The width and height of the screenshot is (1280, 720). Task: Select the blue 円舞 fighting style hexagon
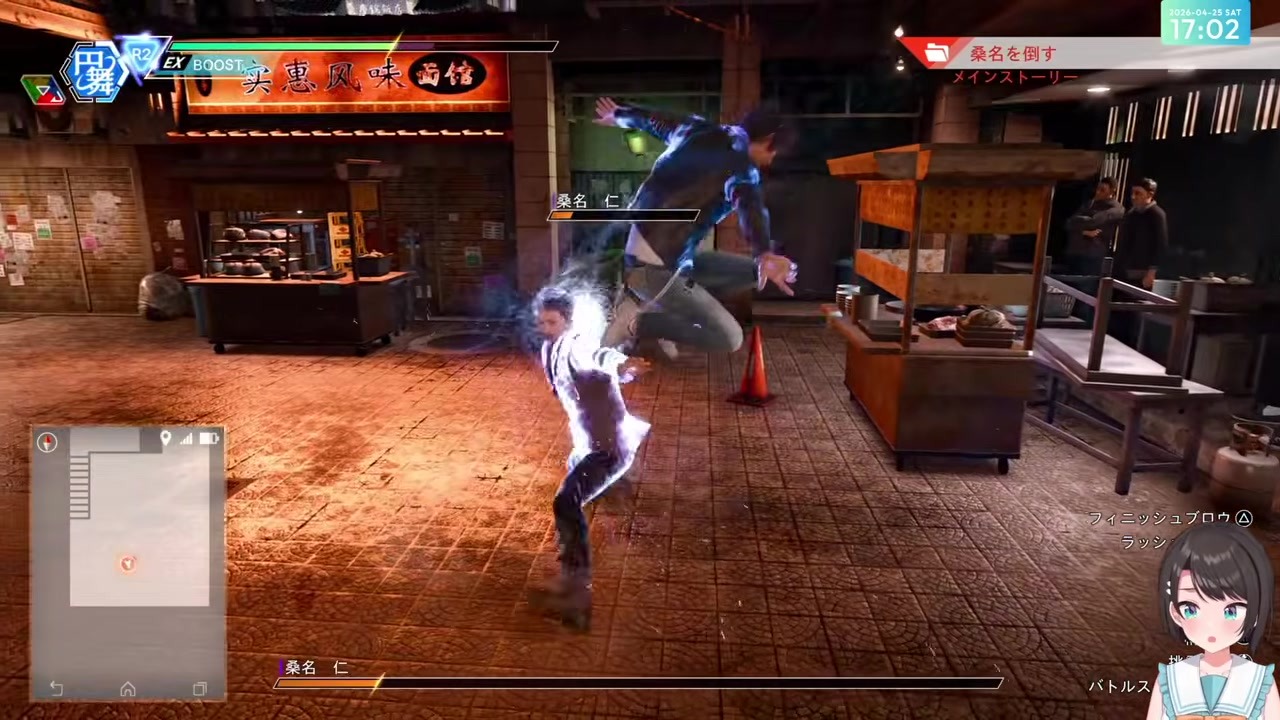click(x=97, y=73)
